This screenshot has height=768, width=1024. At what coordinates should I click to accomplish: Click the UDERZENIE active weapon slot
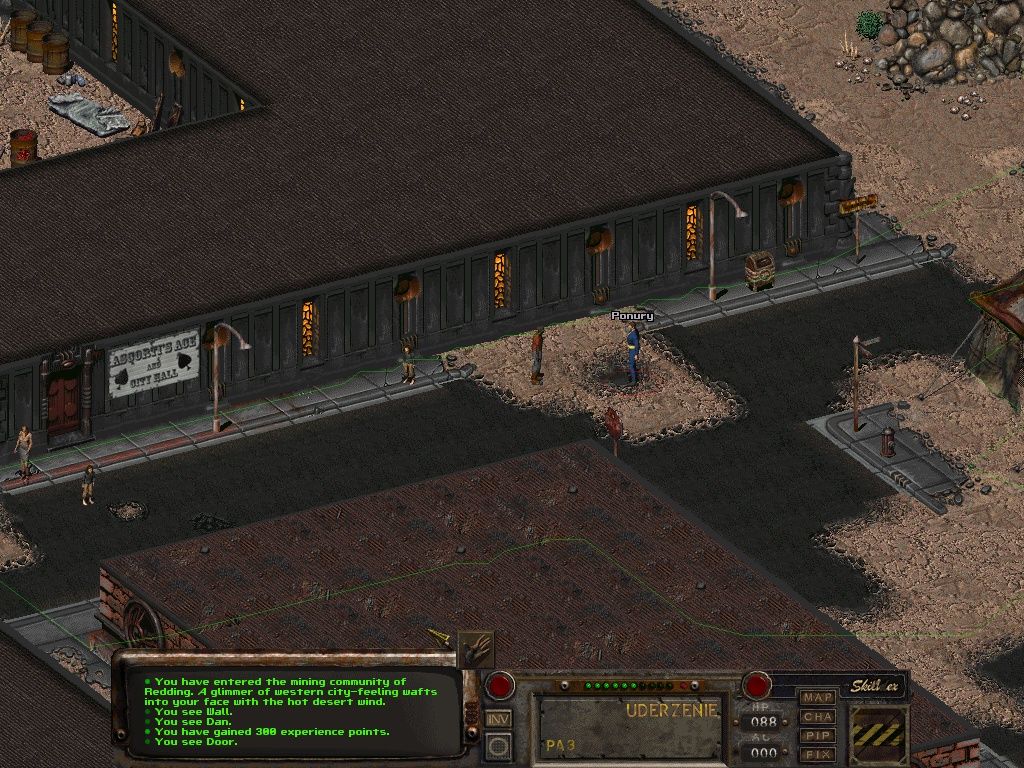tap(629, 727)
